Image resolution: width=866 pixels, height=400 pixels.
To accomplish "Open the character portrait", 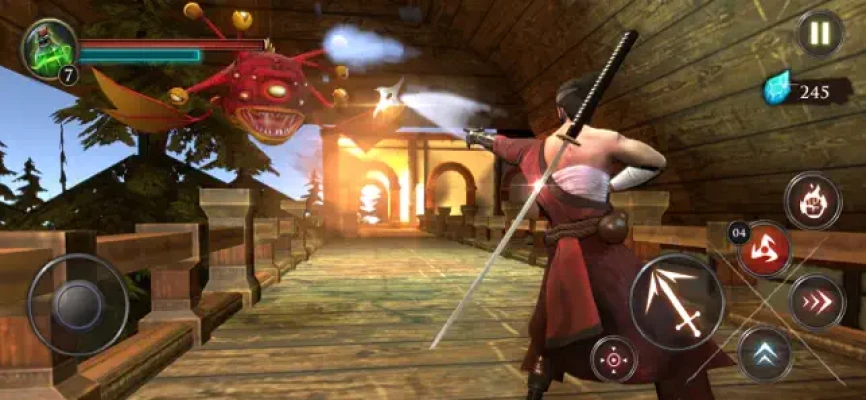I will [48, 48].
